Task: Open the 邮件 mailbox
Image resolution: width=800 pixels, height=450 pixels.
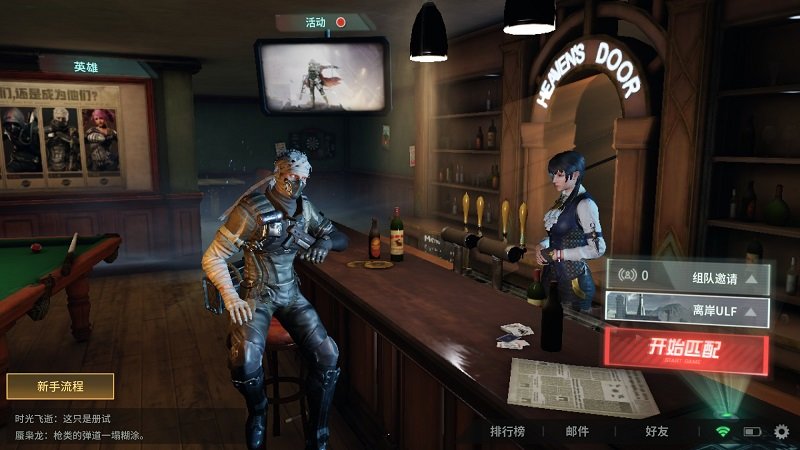Action: [577, 432]
